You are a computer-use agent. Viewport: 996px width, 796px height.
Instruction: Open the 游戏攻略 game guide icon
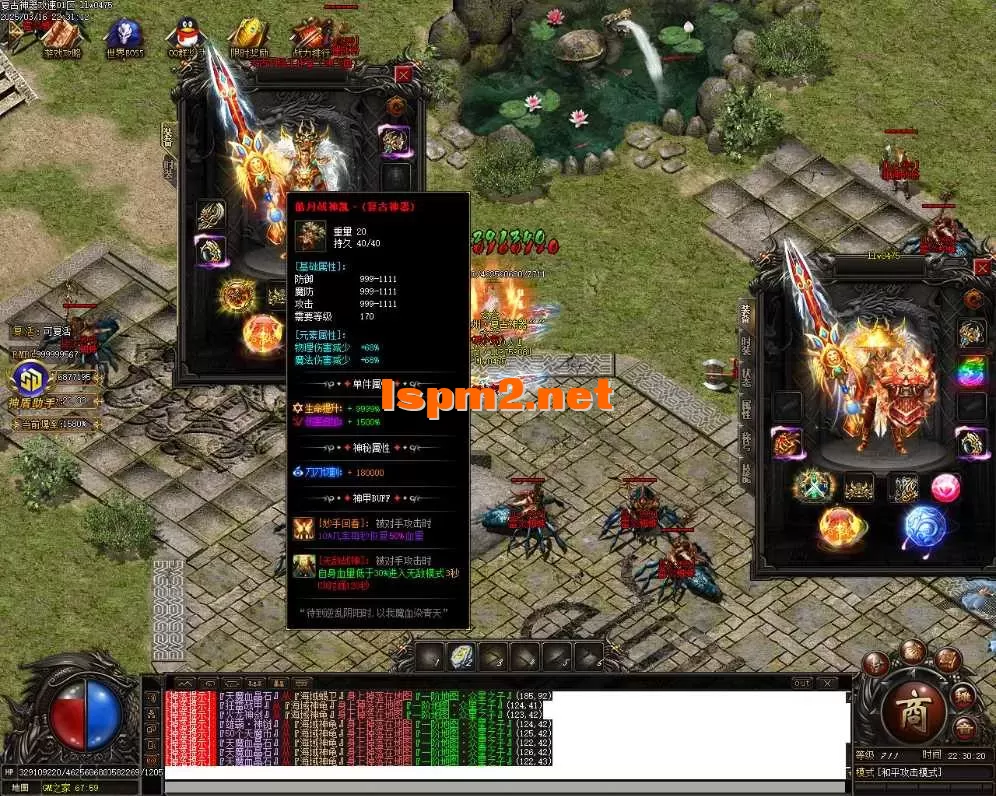(x=60, y=36)
